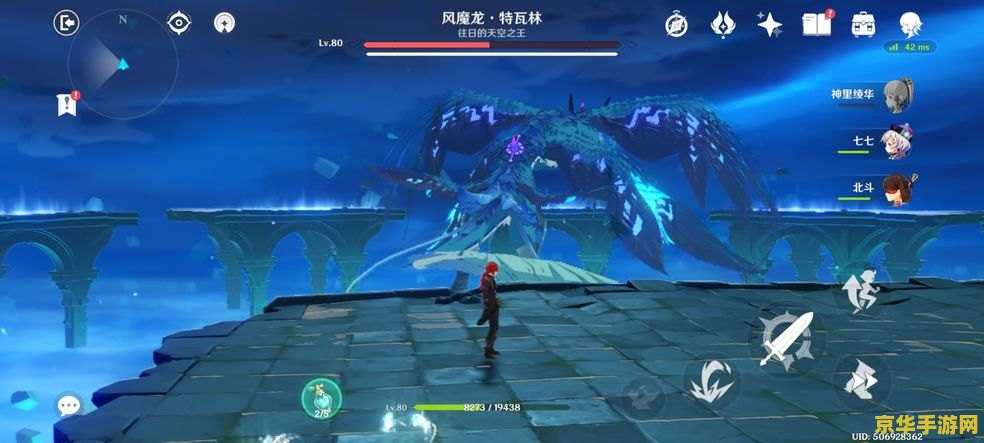Open the compass icon in the top bar
The image size is (984, 443).
coord(677,24)
